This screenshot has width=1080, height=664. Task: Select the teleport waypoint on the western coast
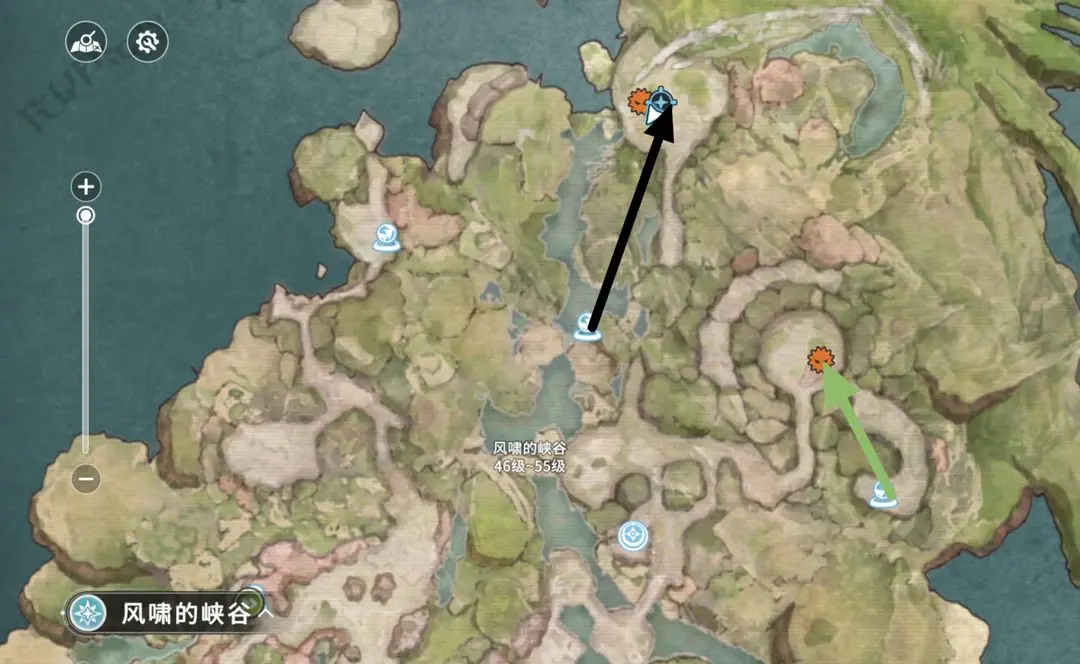coord(386,237)
